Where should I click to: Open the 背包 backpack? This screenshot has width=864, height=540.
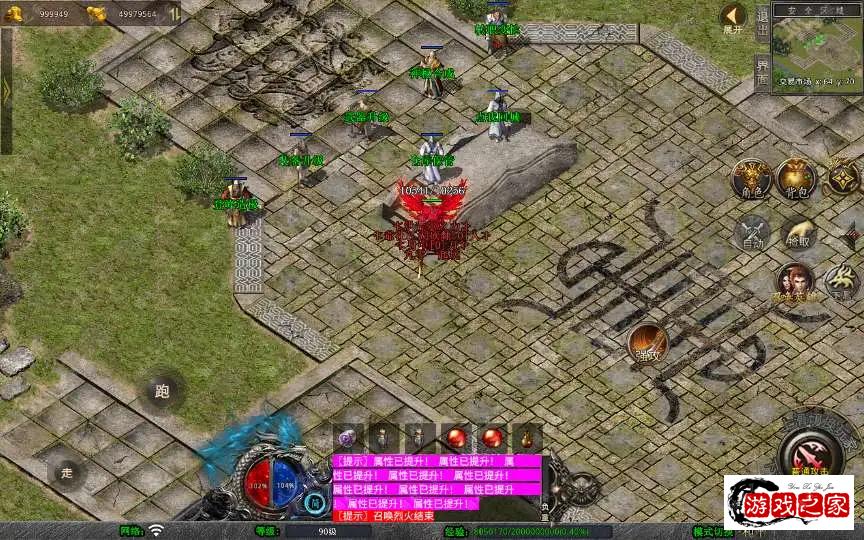[796, 179]
